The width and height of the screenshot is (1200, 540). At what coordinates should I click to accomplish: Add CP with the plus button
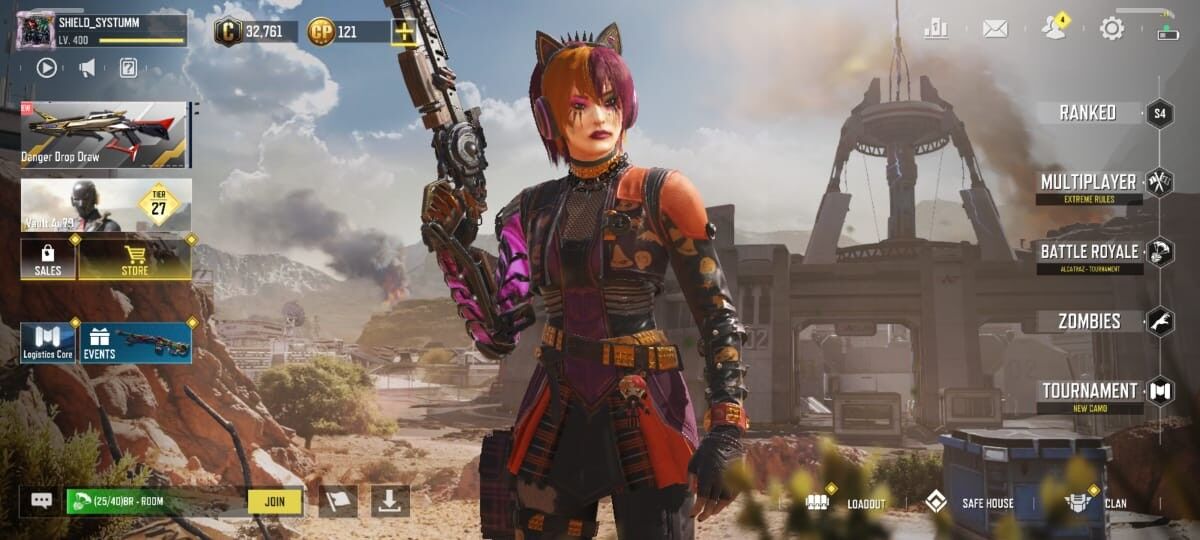405,32
